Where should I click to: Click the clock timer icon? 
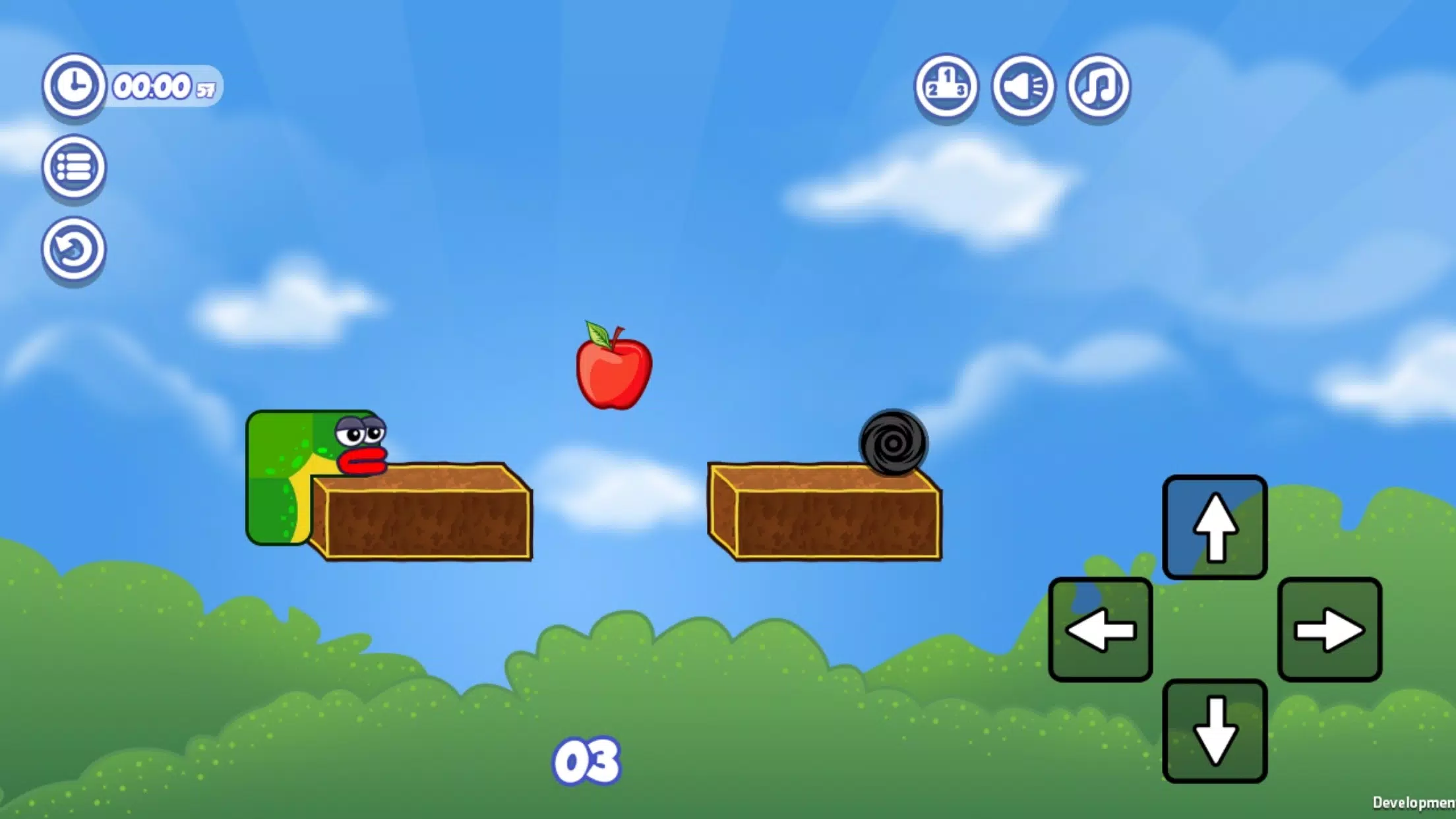(74, 85)
